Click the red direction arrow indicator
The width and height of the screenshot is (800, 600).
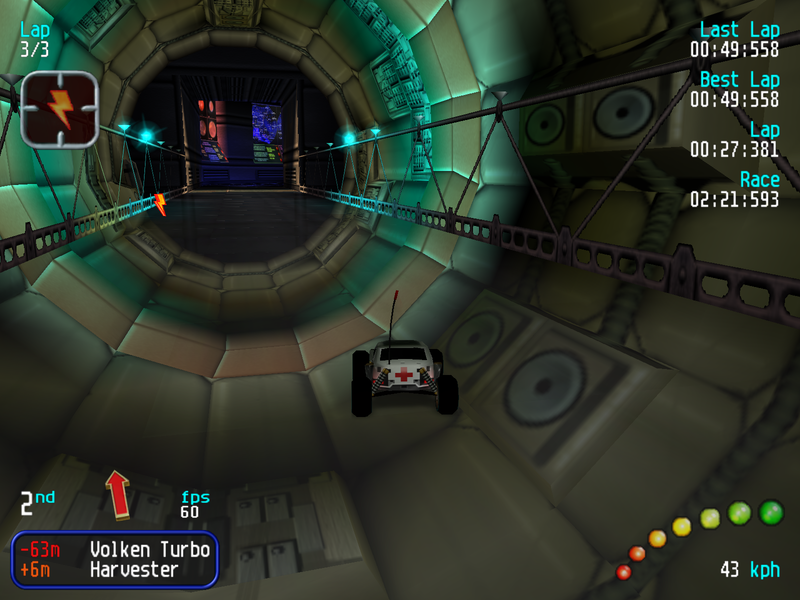click(119, 494)
